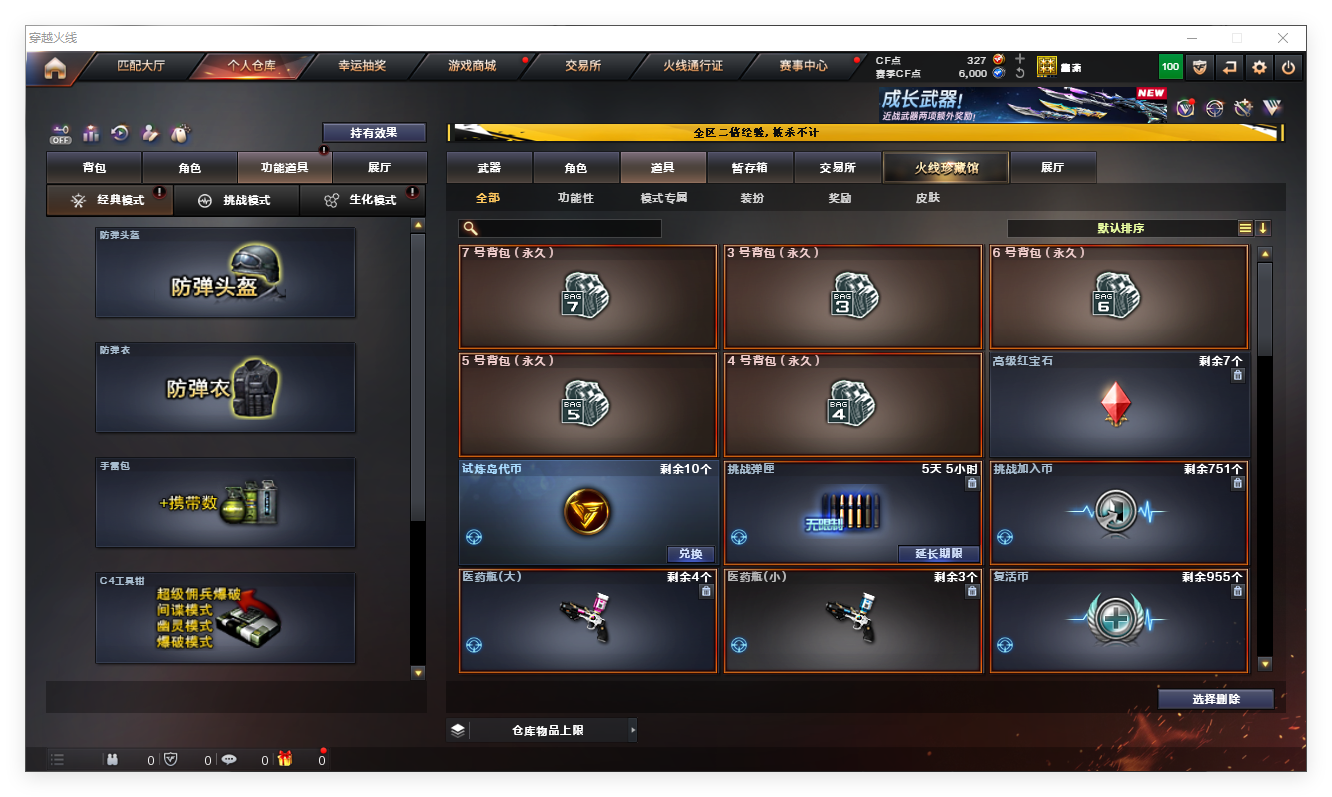
Task: Click 兑换 on the 试炼岛代币 token
Action: (691, 554)
